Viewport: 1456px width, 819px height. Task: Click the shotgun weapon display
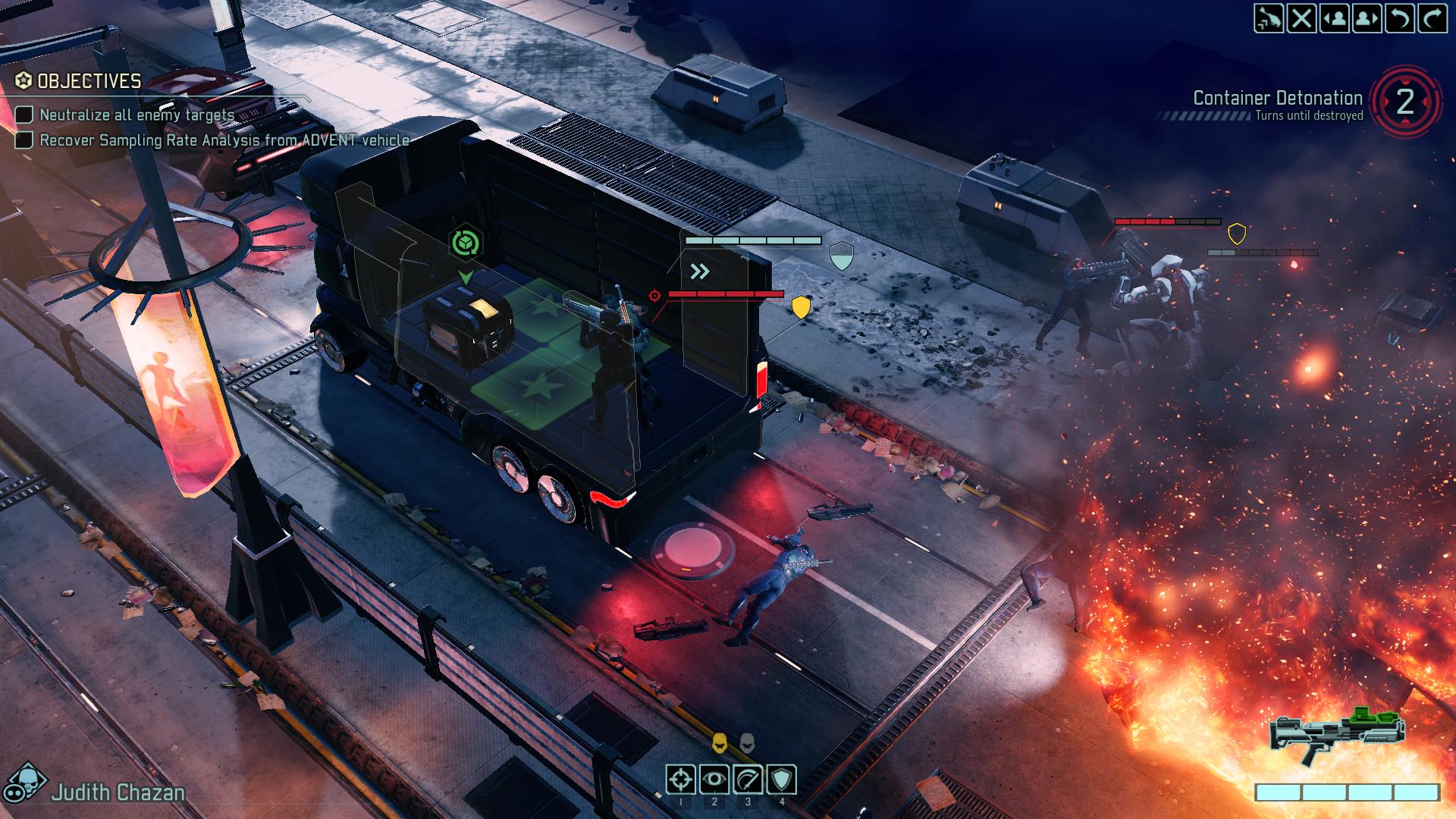(x=1338, y=736)
